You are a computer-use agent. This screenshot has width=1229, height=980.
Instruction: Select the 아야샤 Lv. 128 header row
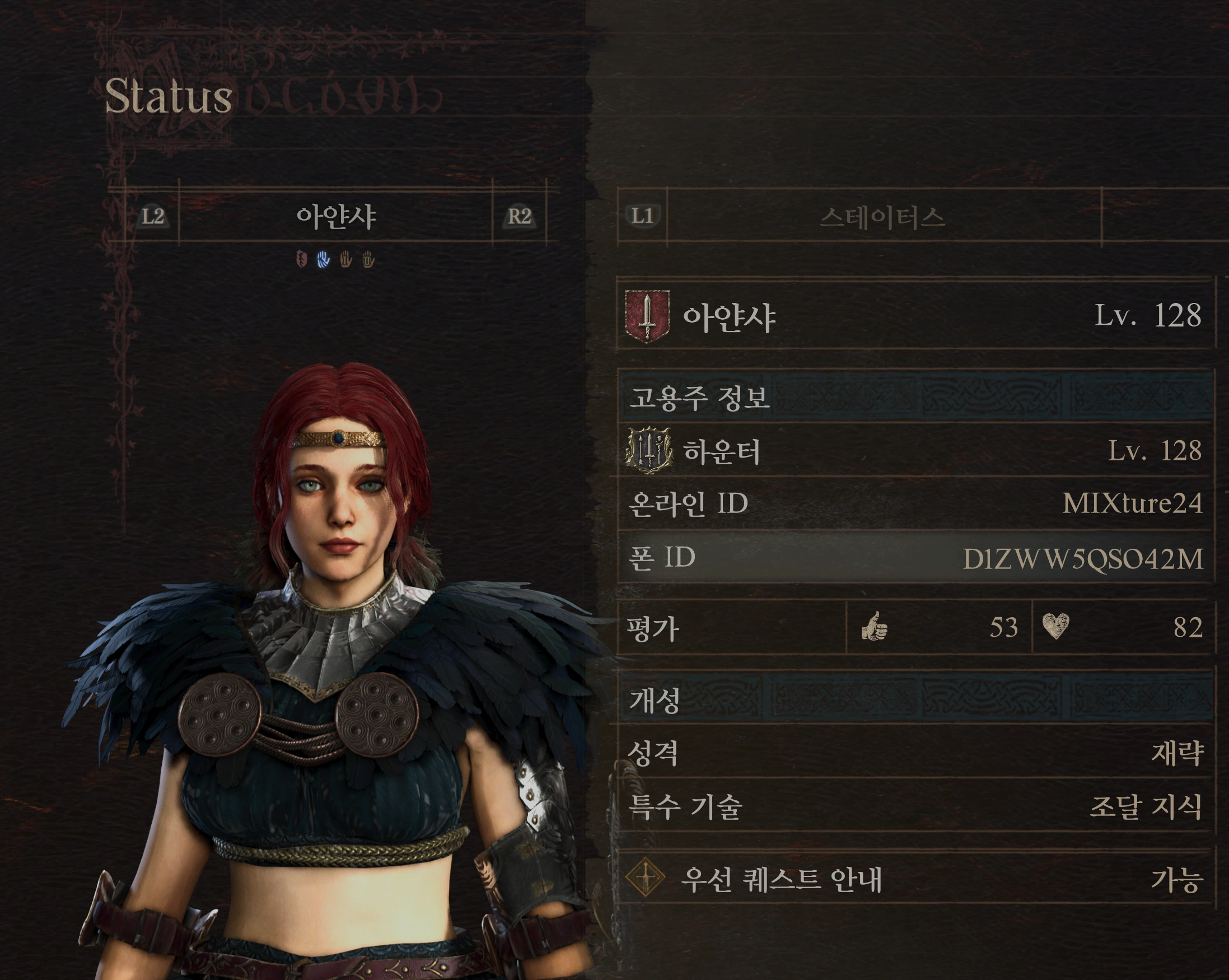tap(914, 315)
